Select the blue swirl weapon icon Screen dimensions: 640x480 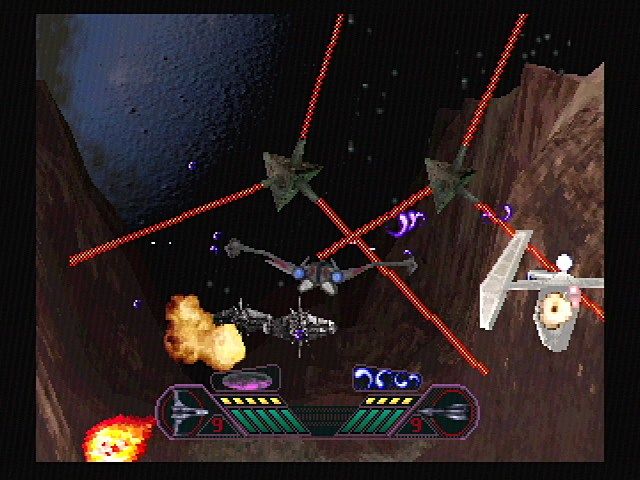click(x=387, y=379)
